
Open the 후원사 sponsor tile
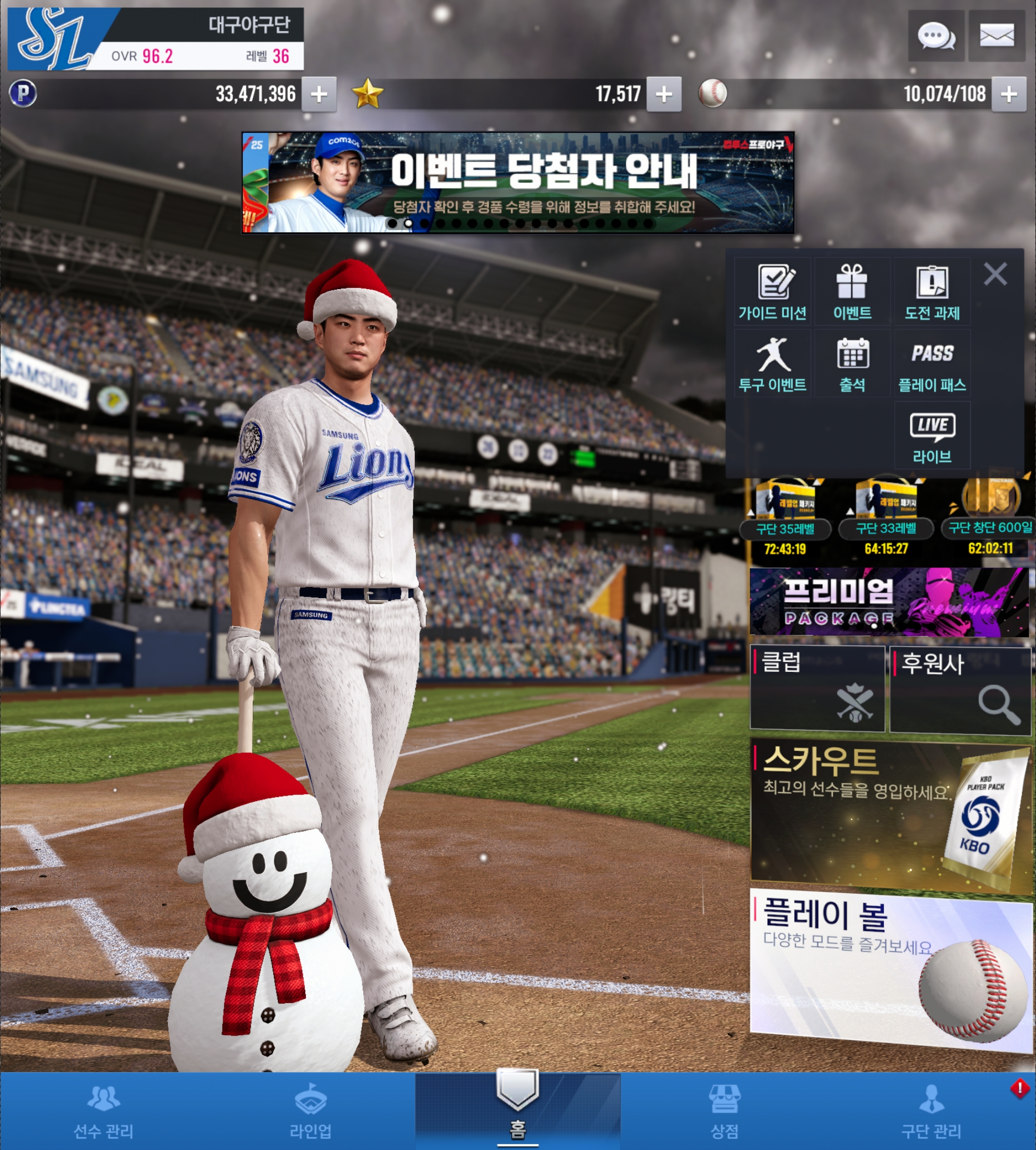coord(960,689)
